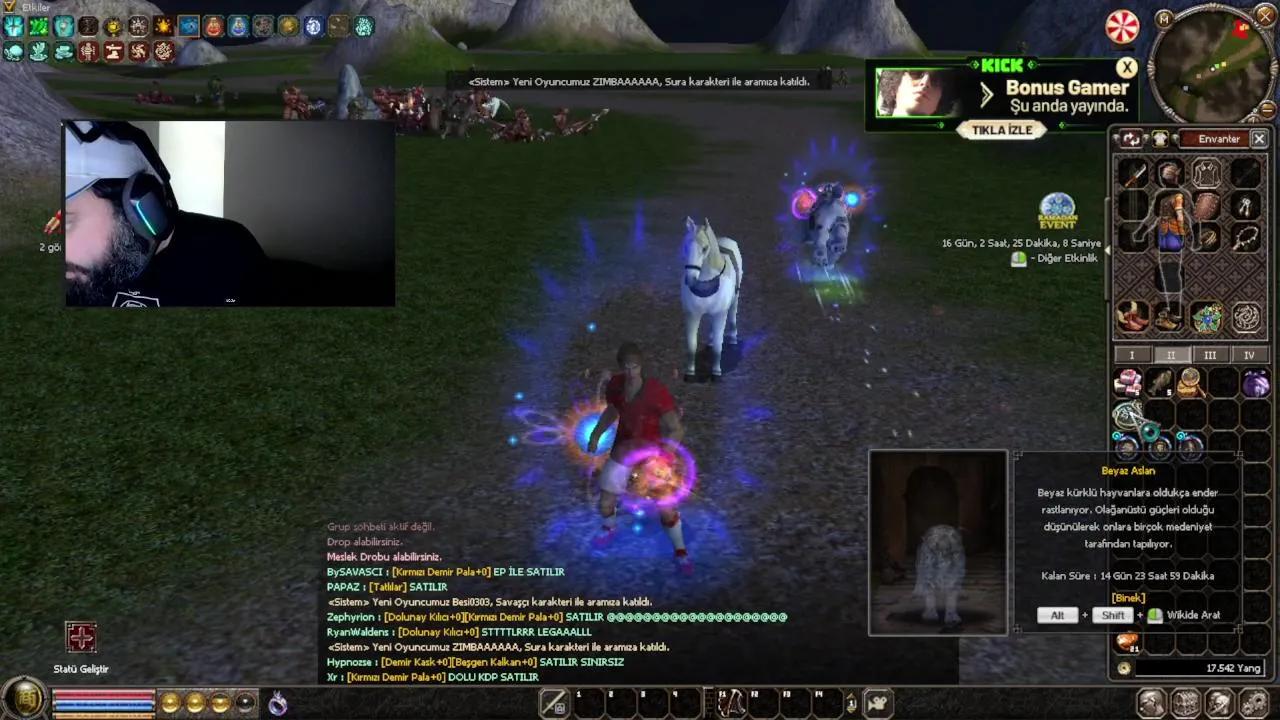Open settings via the gears icon bottom-right
Screen dimensions: 1280x720
click(1252, 703)
